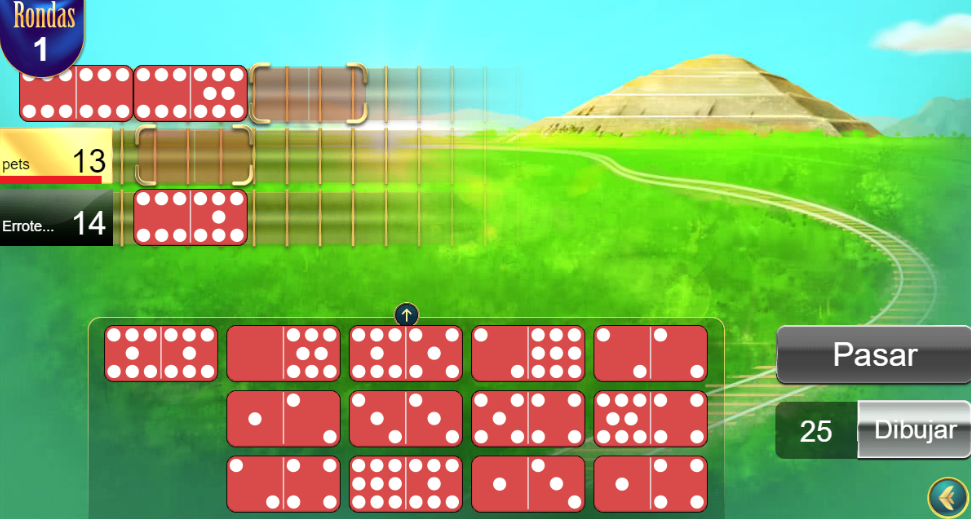971x519 pixels.
Task: Choose the double-three domino tile
Action: tap(406, 418)
